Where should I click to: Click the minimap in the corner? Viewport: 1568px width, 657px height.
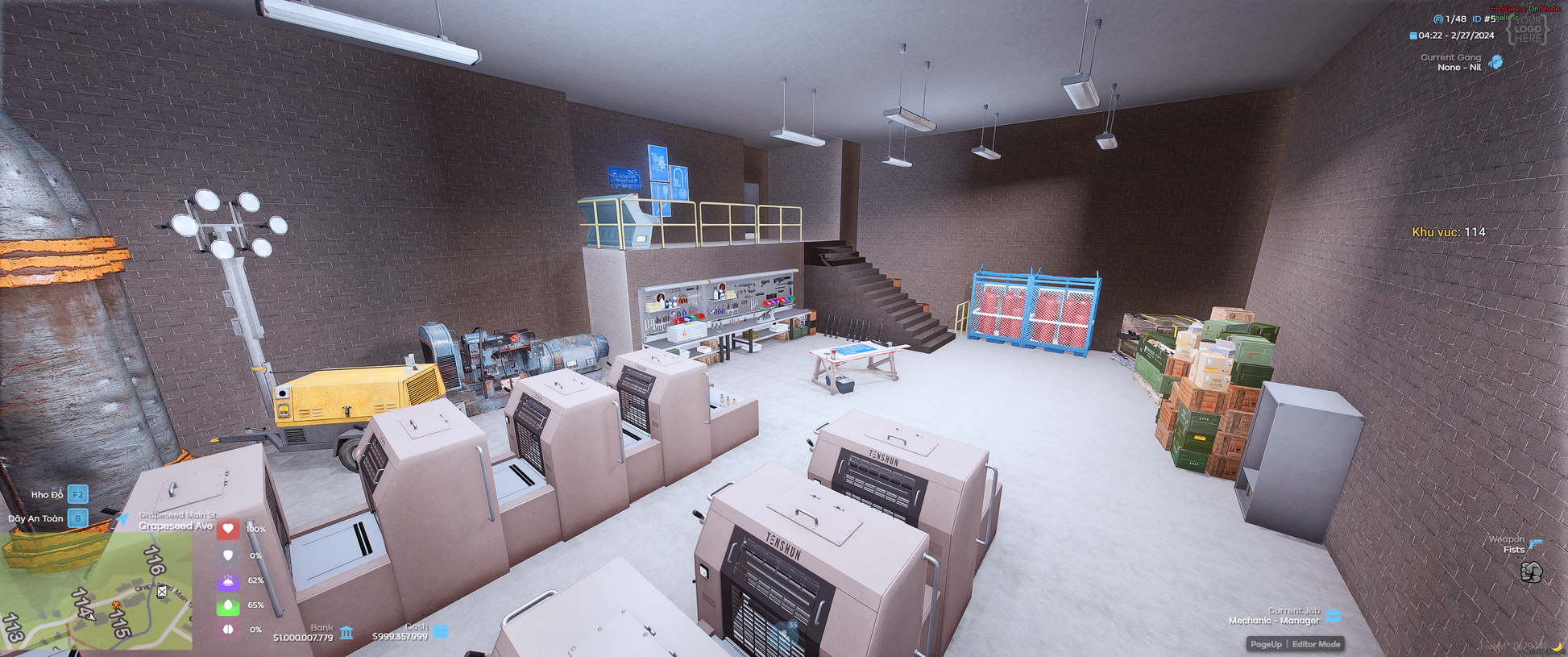(x=96, y=590)
